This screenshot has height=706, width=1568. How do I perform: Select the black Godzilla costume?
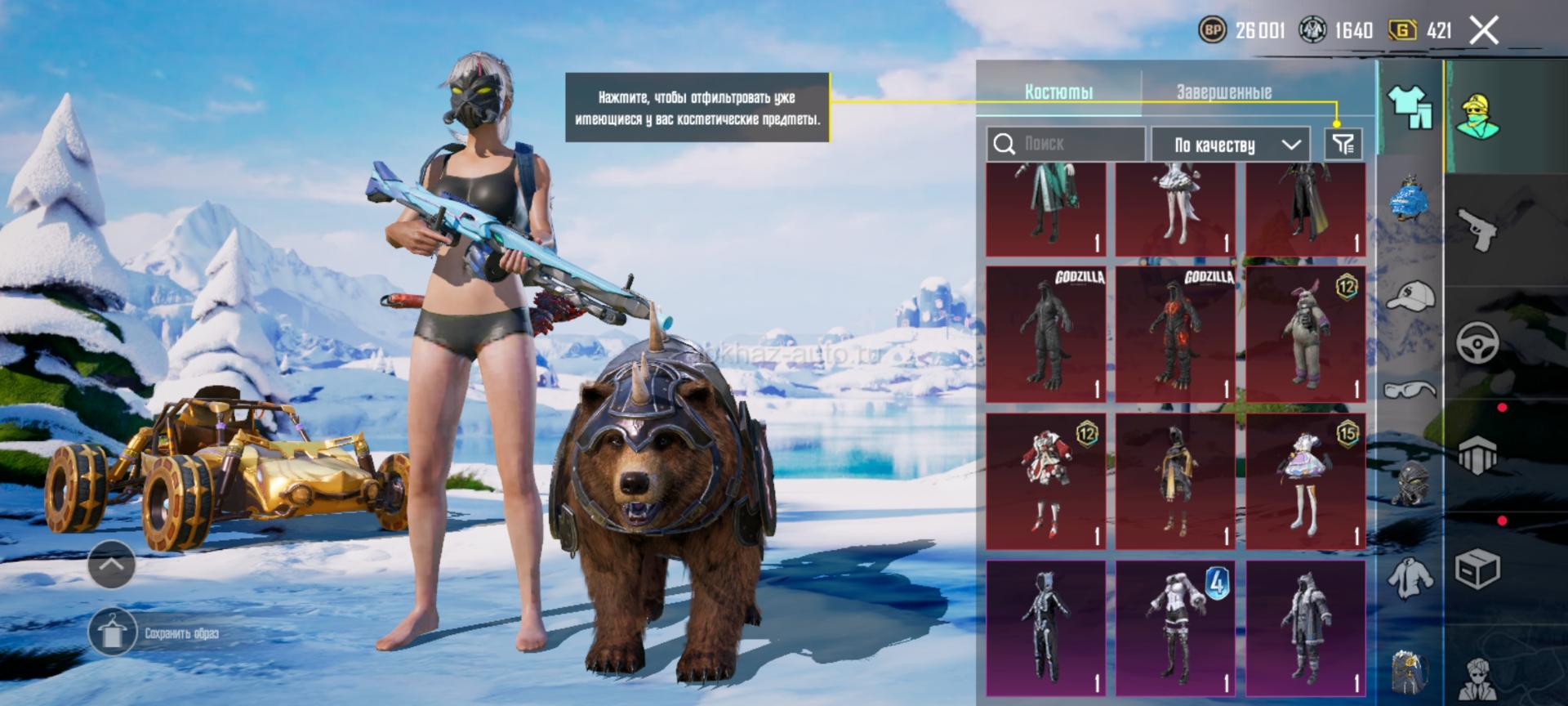point(1045,334)
